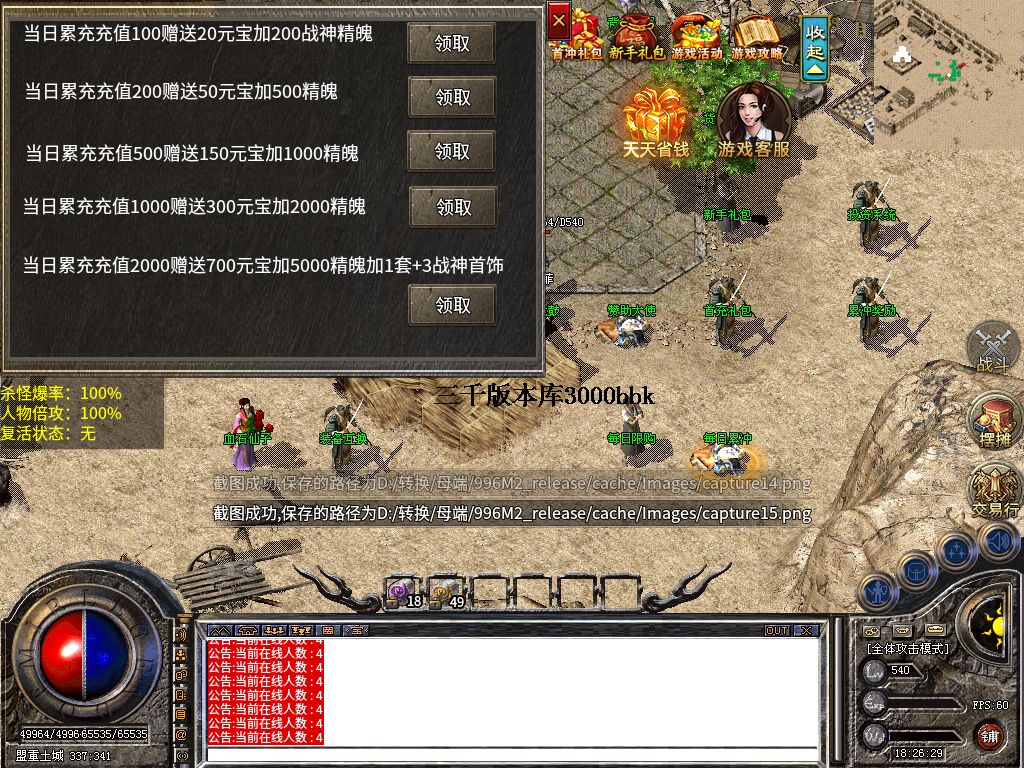Screen dimensions: 1024x768
Task: Close the recharge reward panel with red X
Action: (x=560, y=19)
